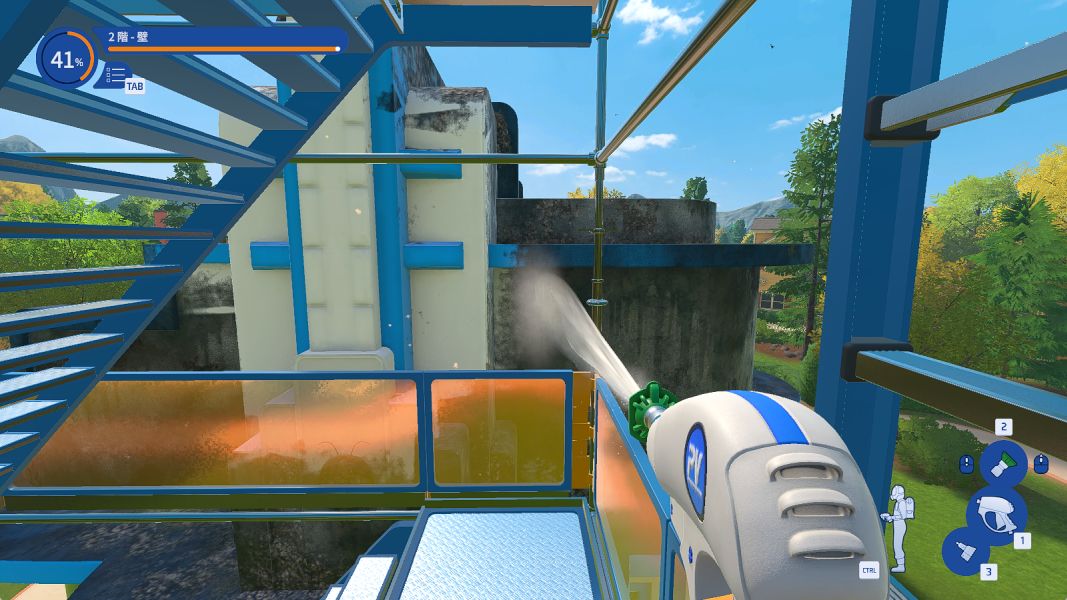Click the 41% job progress circle
The height and width of the screenshot is (600, 1067).
(66, 60)
